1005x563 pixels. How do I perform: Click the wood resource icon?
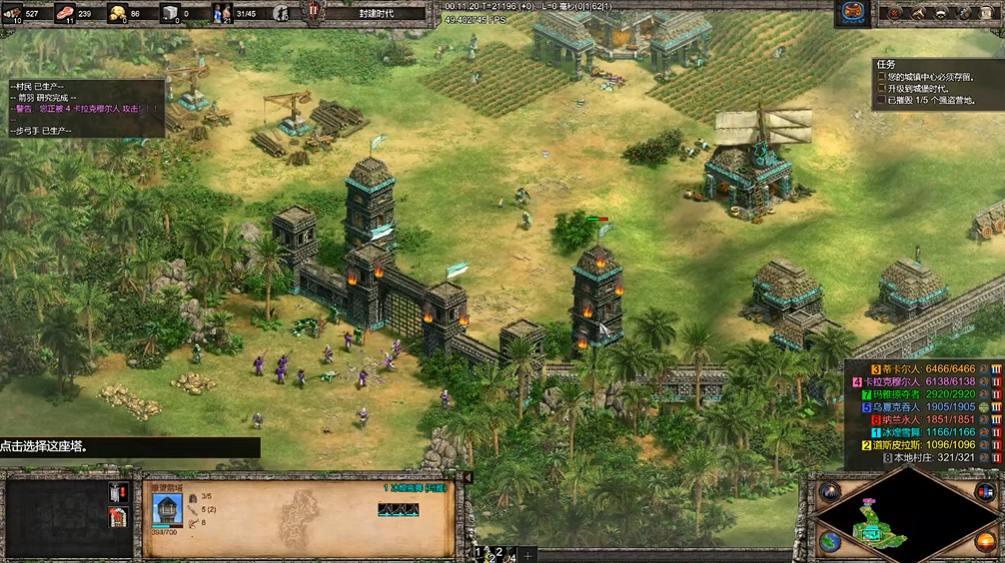point(13,13)
